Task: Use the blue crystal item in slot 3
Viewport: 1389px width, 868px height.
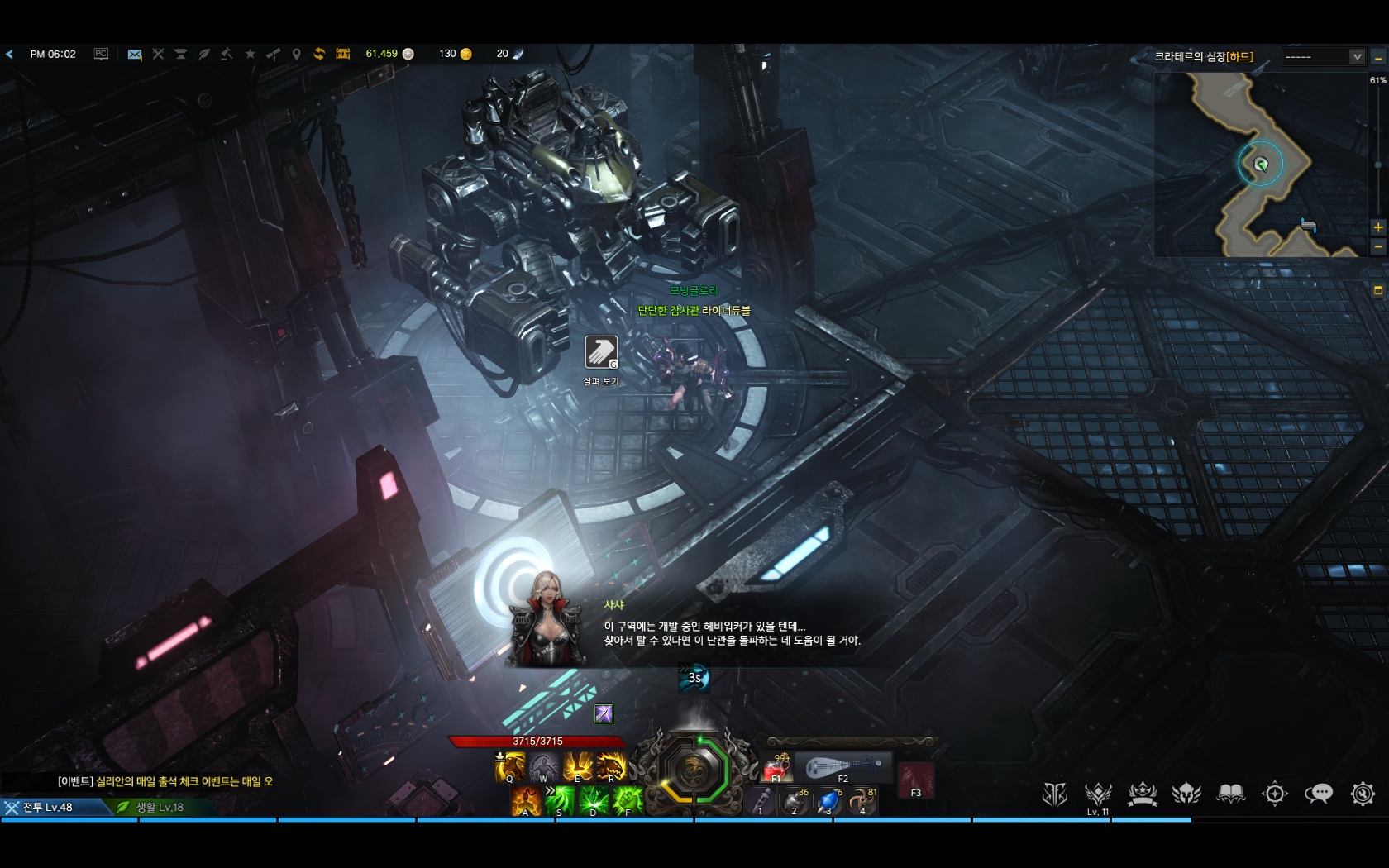Action: click(x=828, y=802)
